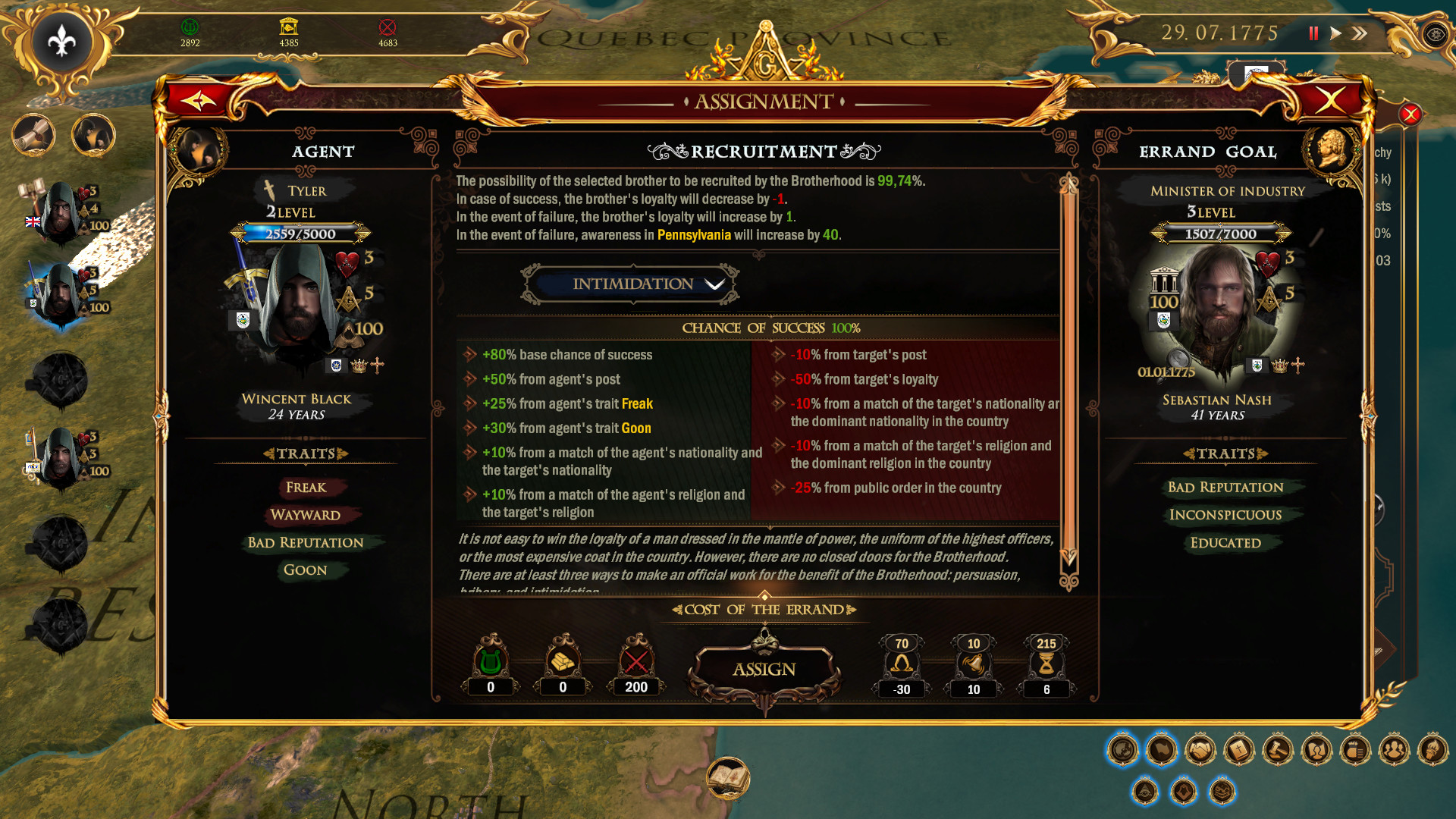Select the population icon with three figures
The image size is (1456, 819).
pos(1394,749)
